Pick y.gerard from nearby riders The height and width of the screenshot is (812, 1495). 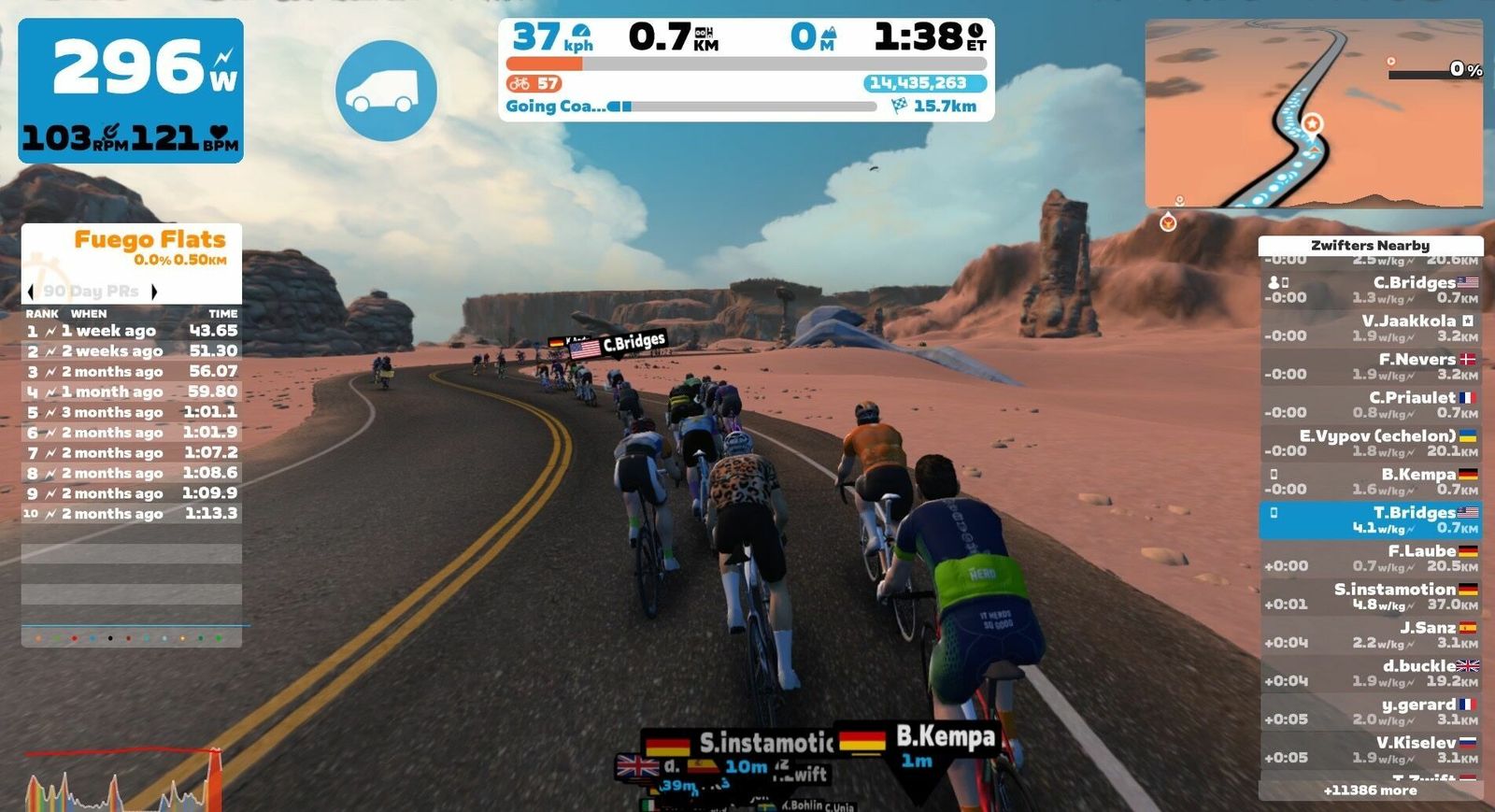click(x=1370, y=711)
